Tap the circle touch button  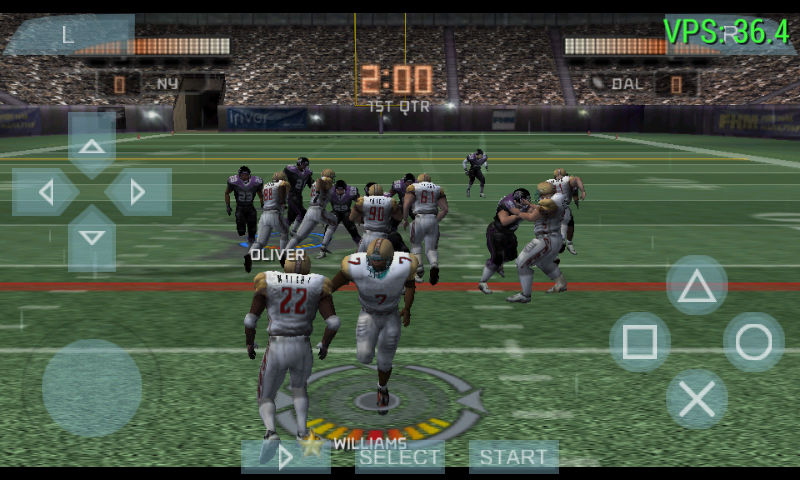(x=754, y=342)
